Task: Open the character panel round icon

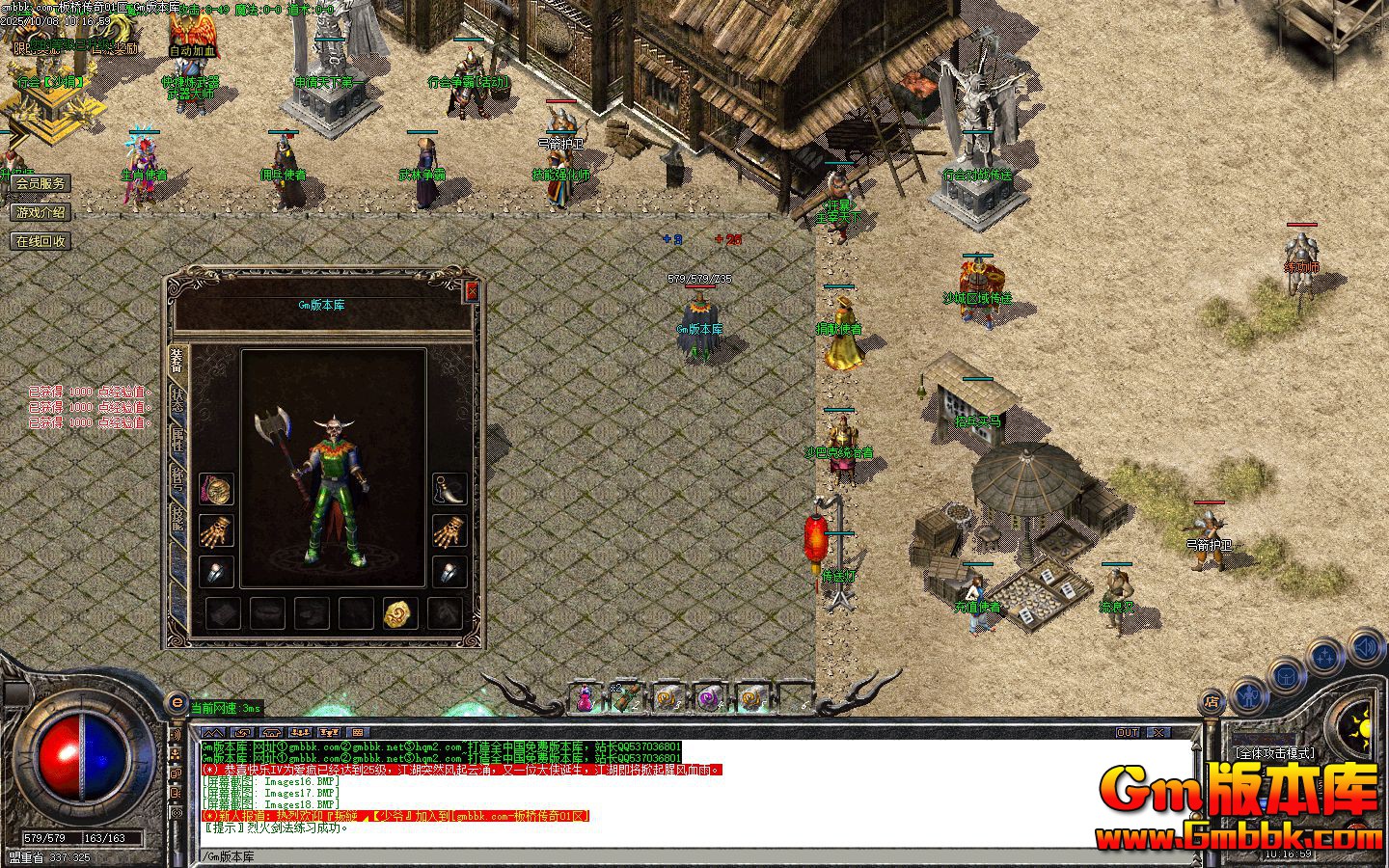Action: point(1248,694)
